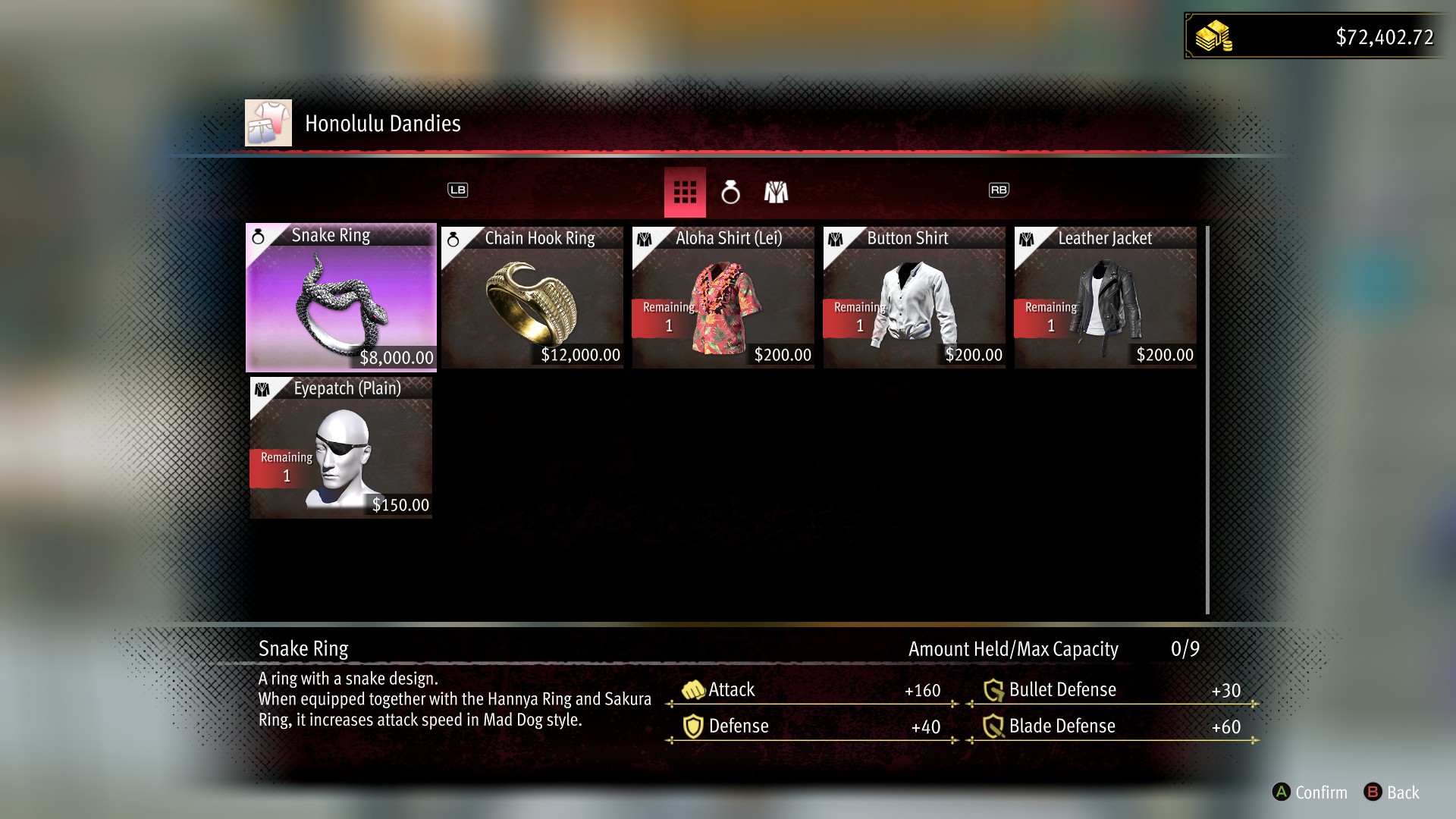The width and height of the screenshot is (1456, 819).
Task: Select the Button Shirt item
Action: [914, 297]
